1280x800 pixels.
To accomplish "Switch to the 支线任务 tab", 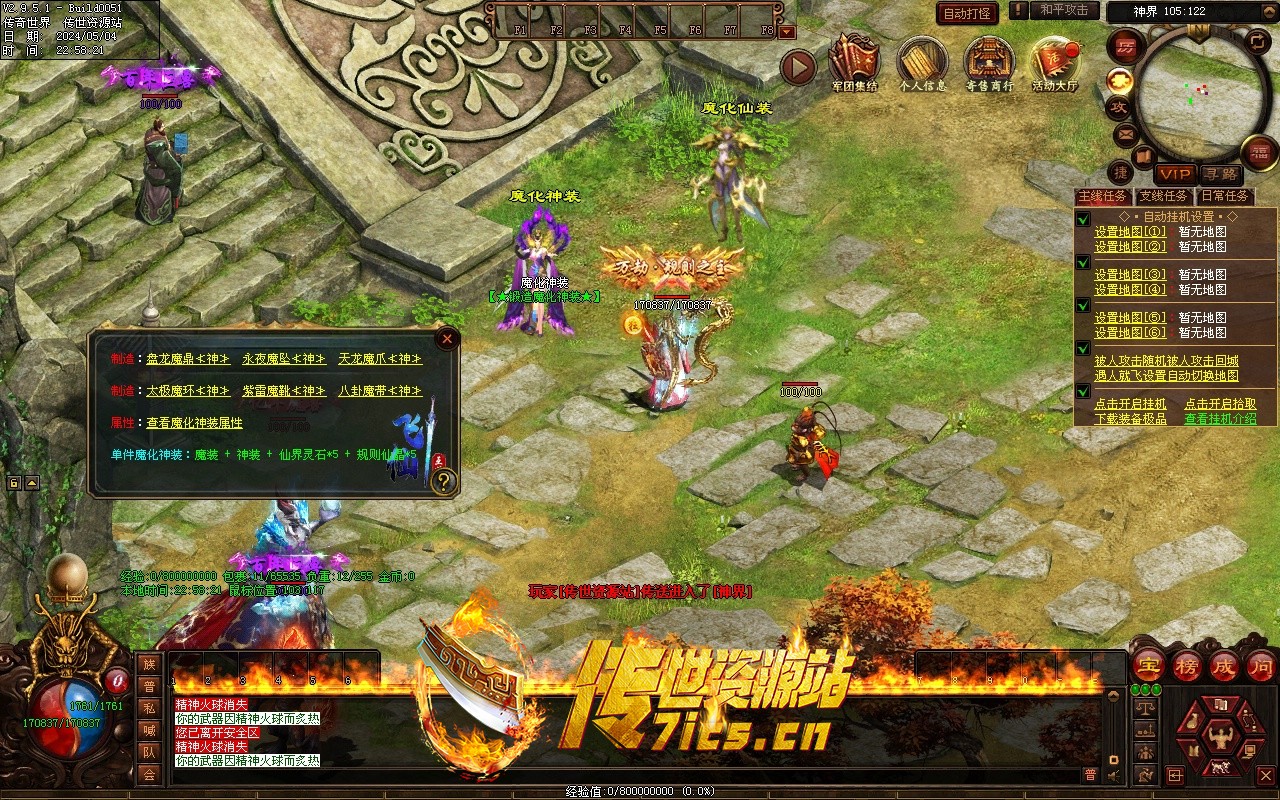I will [1164, 196].
